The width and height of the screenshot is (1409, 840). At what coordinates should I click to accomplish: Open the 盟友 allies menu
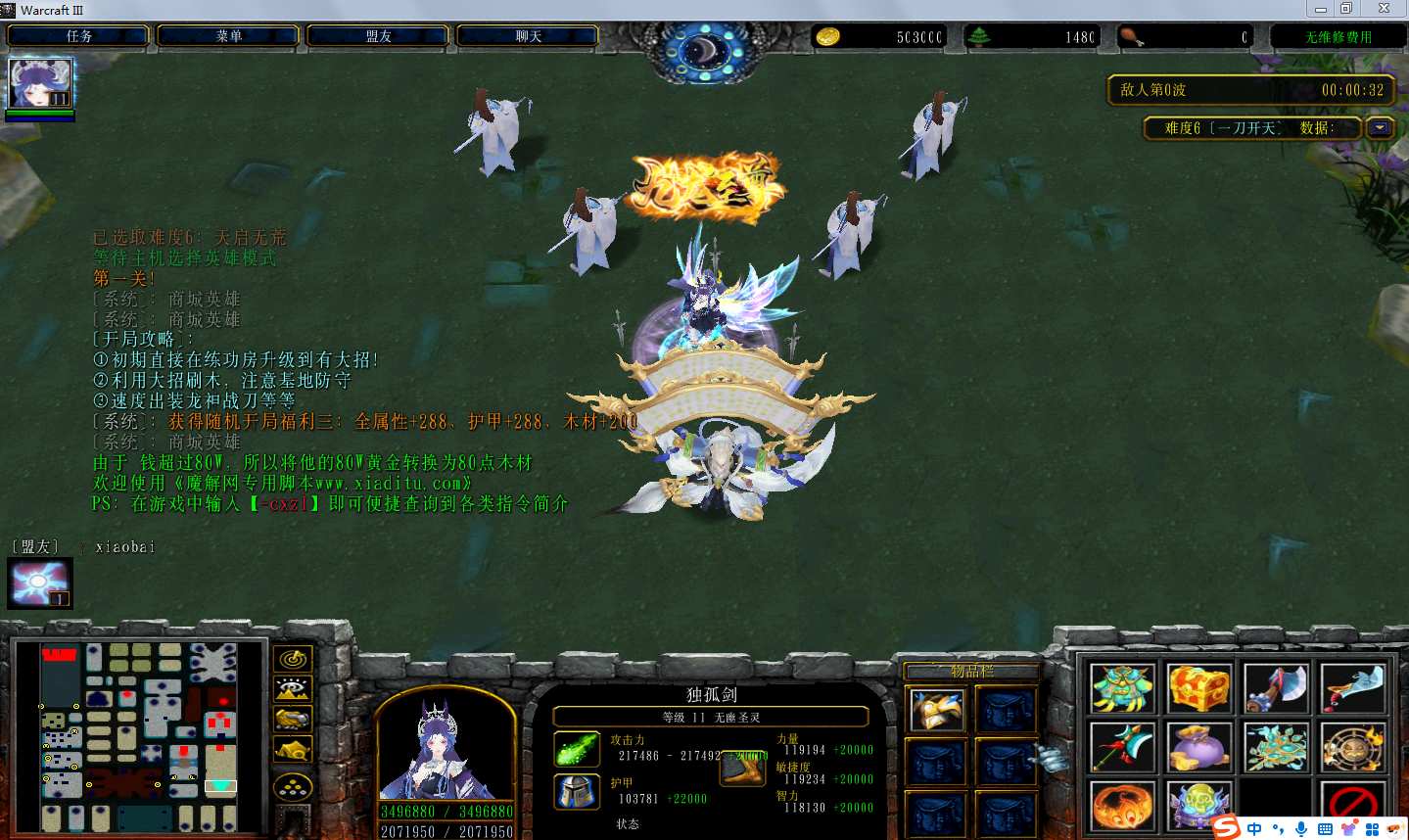coord(378,36)
